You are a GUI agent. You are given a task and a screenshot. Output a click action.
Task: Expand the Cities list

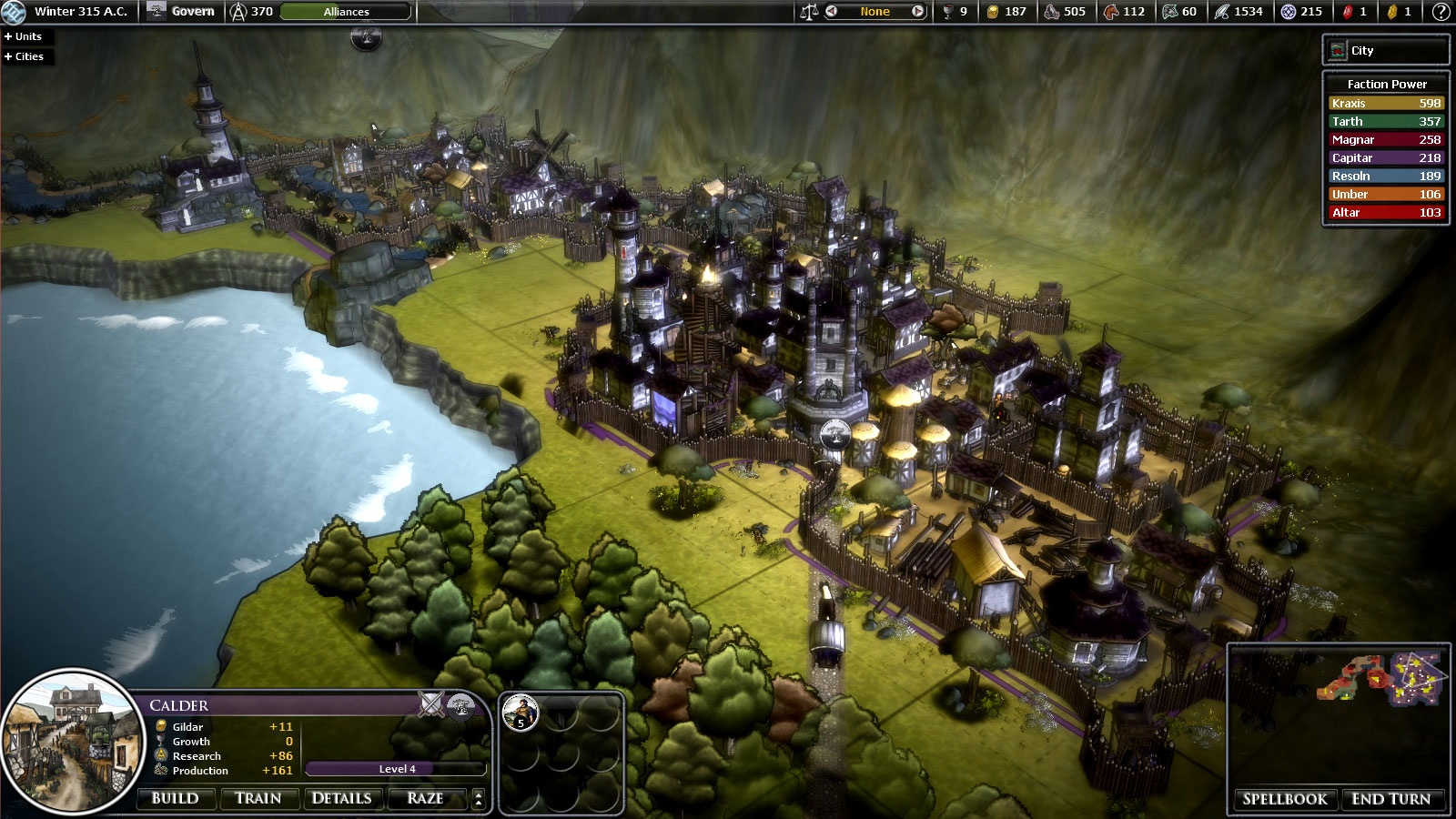[25, 56]
